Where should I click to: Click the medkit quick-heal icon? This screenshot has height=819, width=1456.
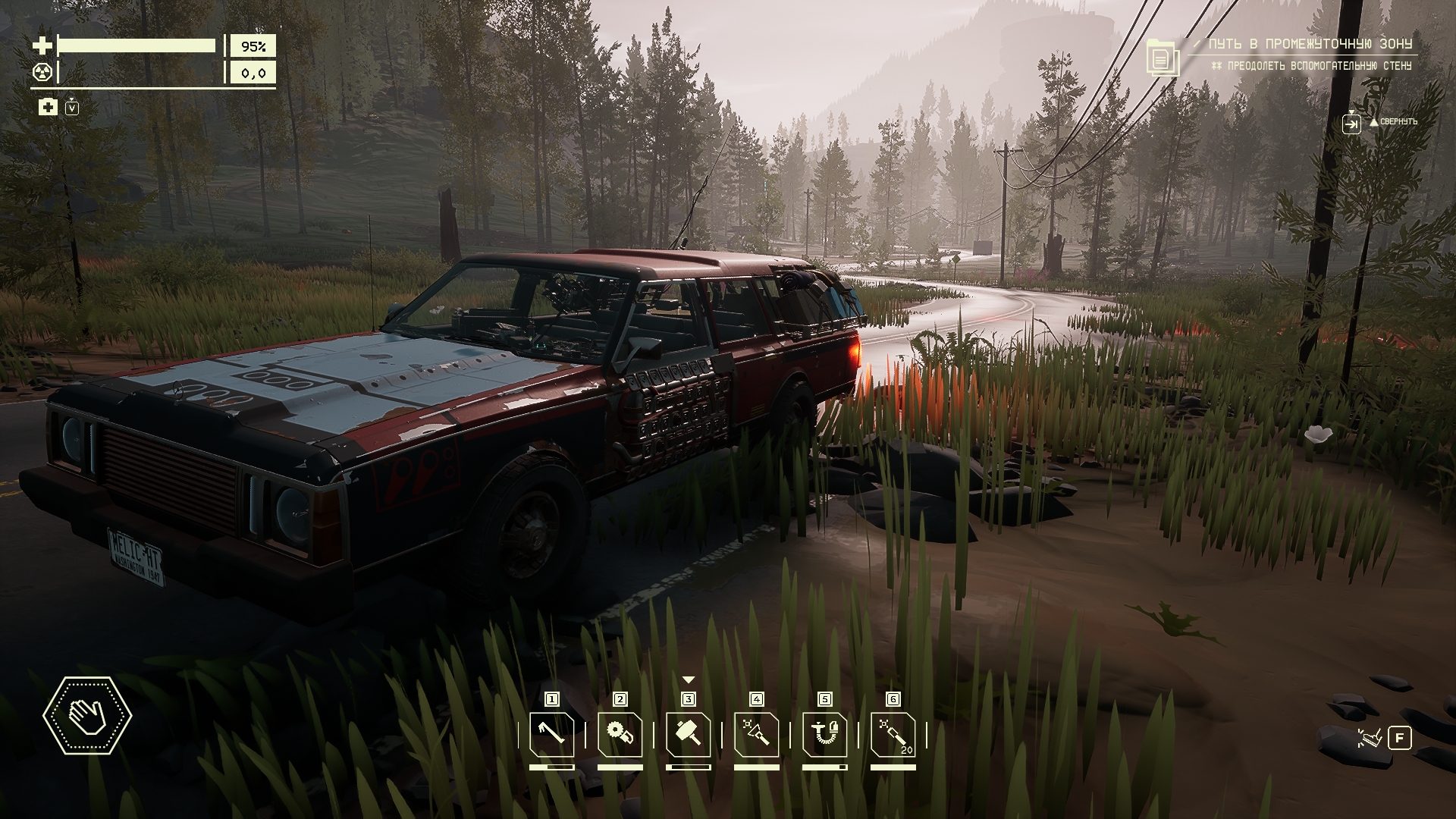(48, 107)
